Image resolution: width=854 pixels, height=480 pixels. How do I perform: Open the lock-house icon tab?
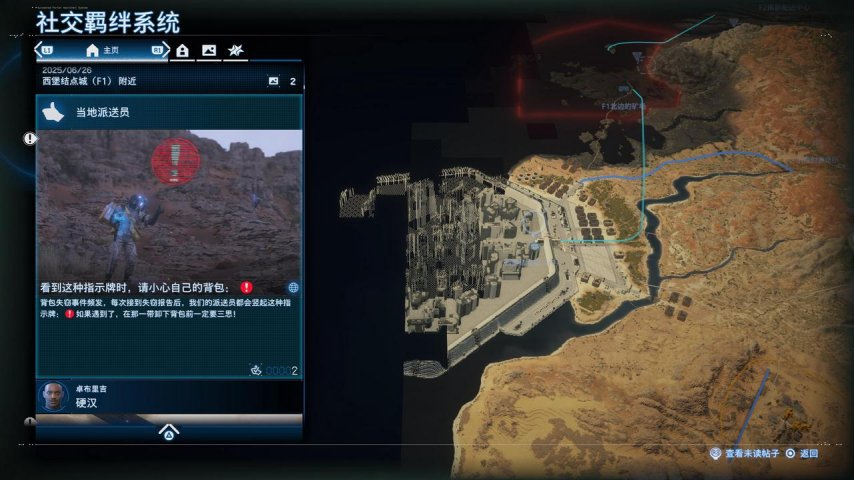click(x=183, y=50)
